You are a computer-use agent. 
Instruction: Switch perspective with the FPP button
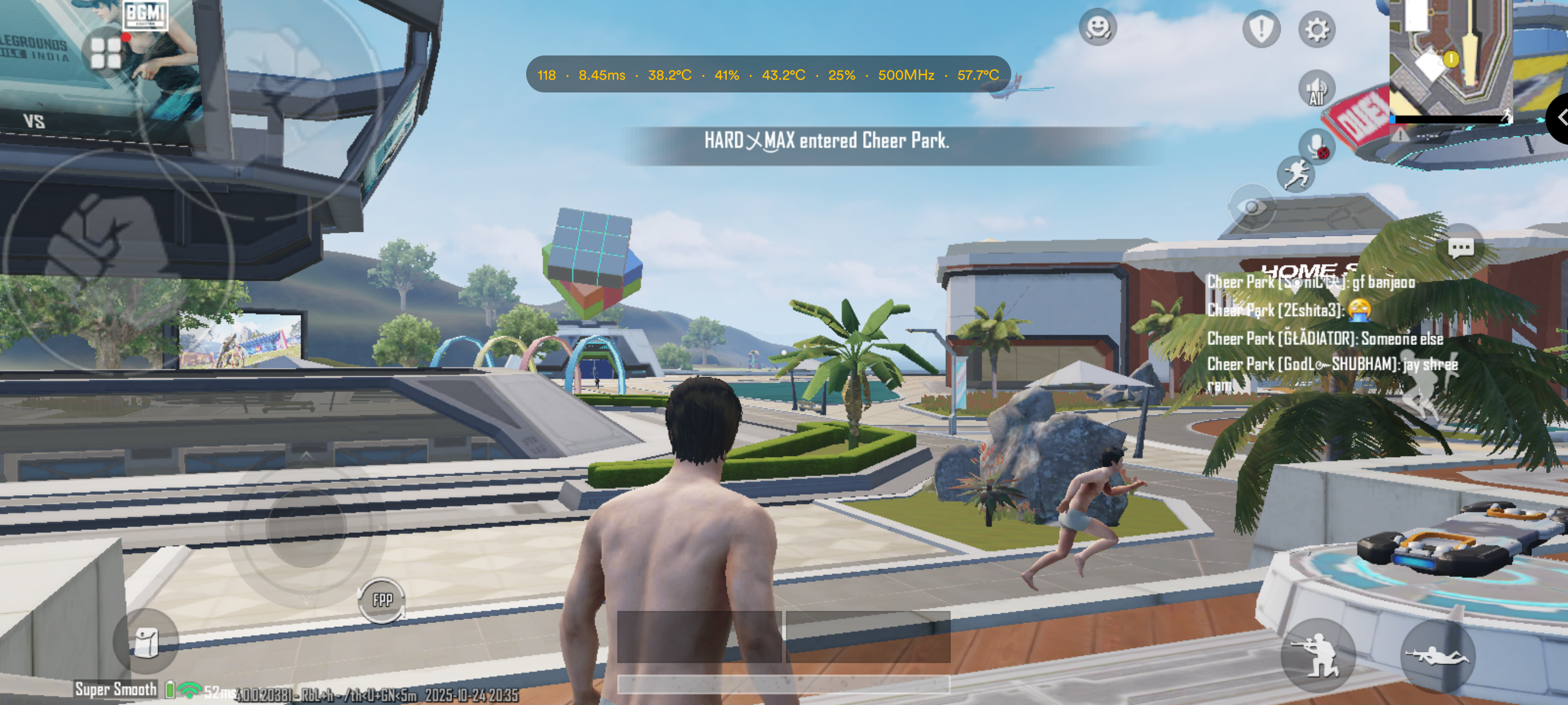382,600
